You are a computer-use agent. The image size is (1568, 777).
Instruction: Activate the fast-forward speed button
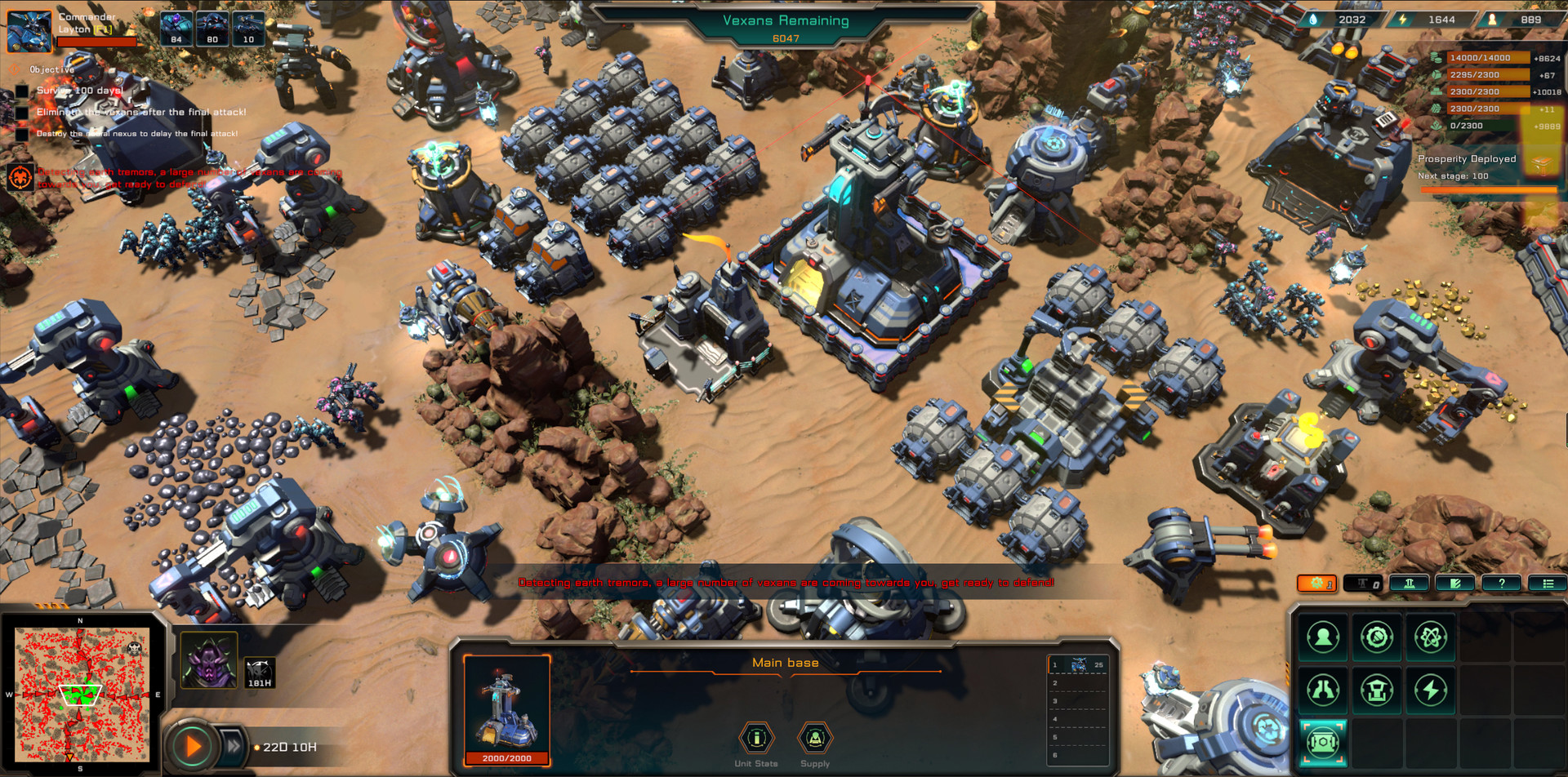234,745
